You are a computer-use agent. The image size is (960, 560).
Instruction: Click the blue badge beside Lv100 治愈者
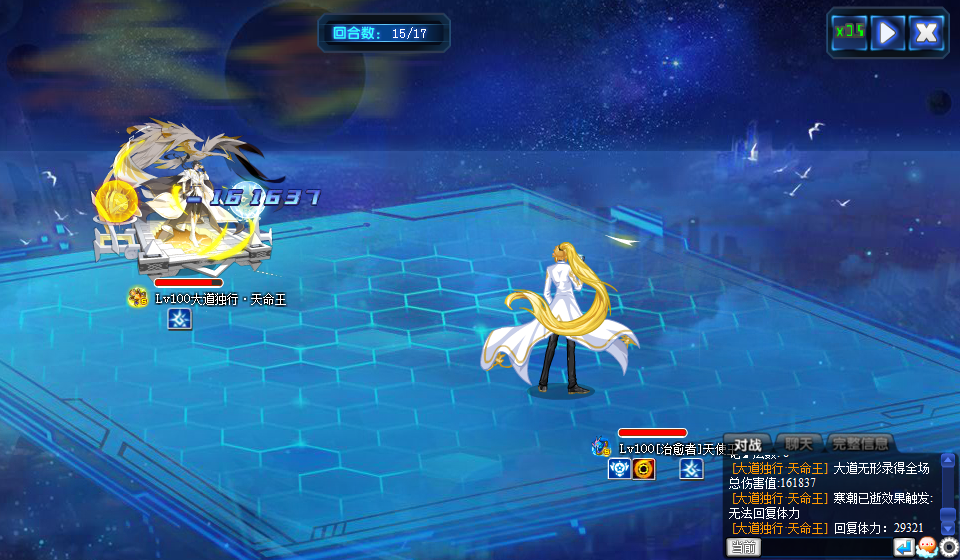601,447
